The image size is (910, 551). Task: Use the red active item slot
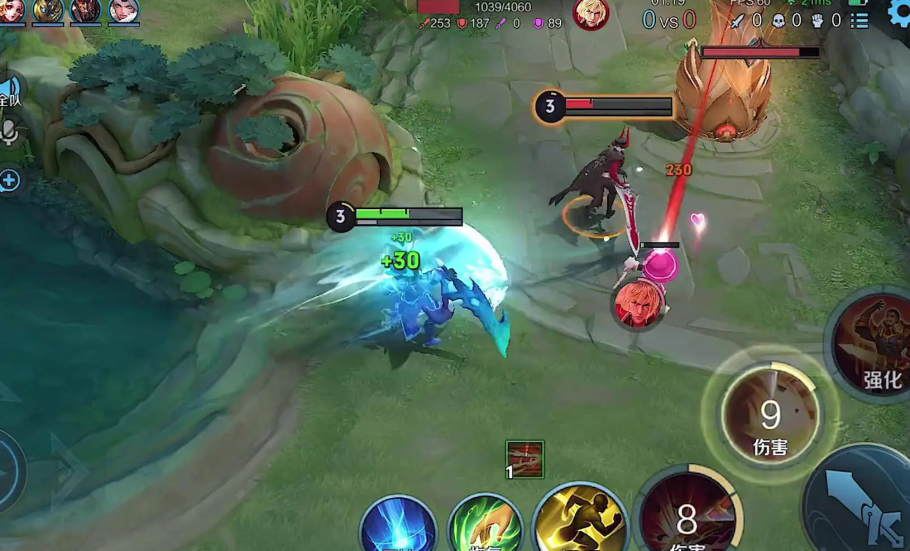[x=524, y=459]
